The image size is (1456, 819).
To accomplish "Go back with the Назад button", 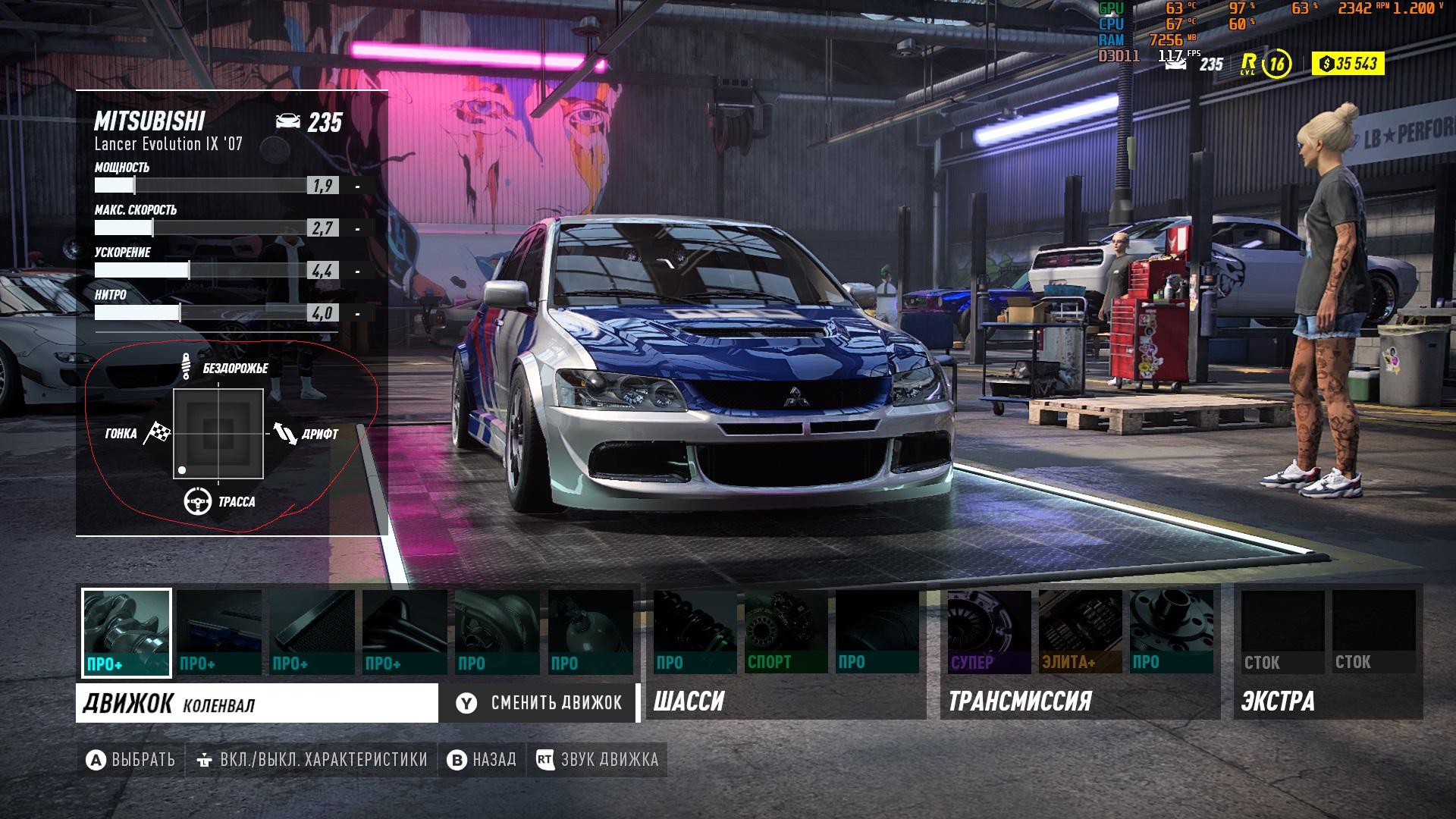I will (482, 760).
